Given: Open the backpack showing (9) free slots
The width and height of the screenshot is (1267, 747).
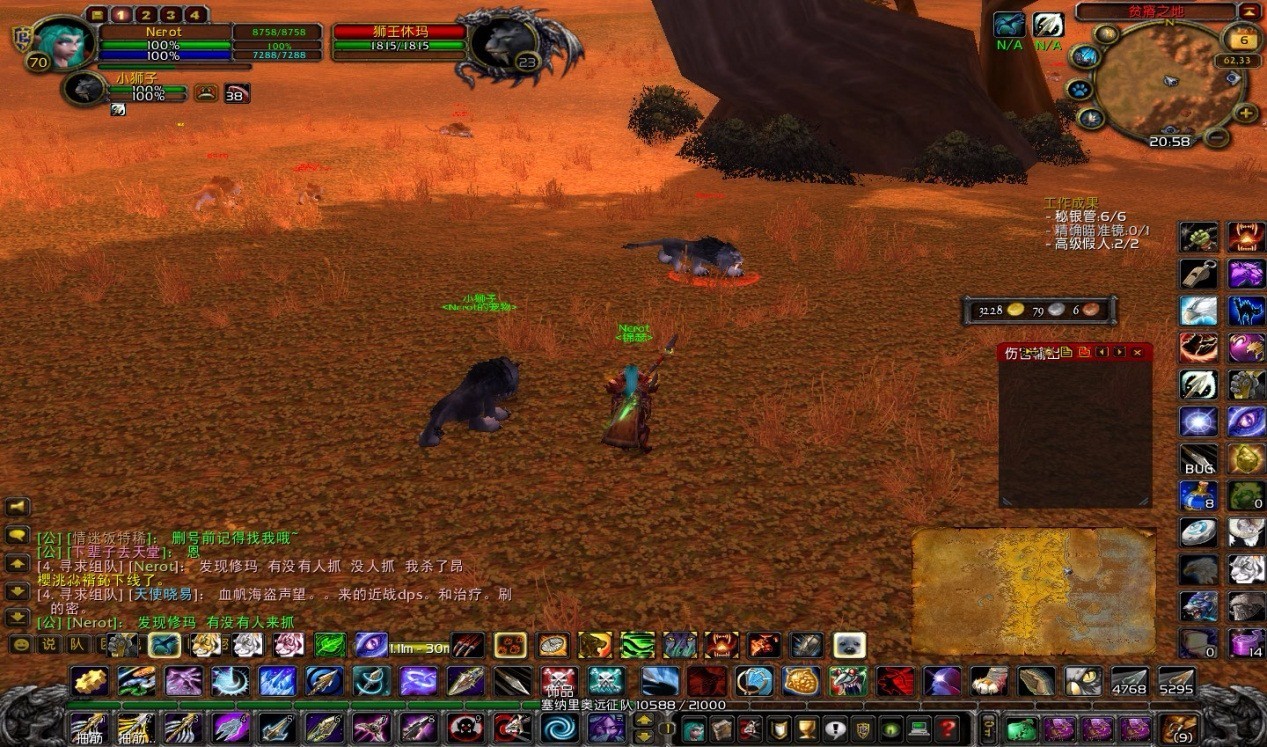Looking at the screenshot, I should tap(1179, 728).
